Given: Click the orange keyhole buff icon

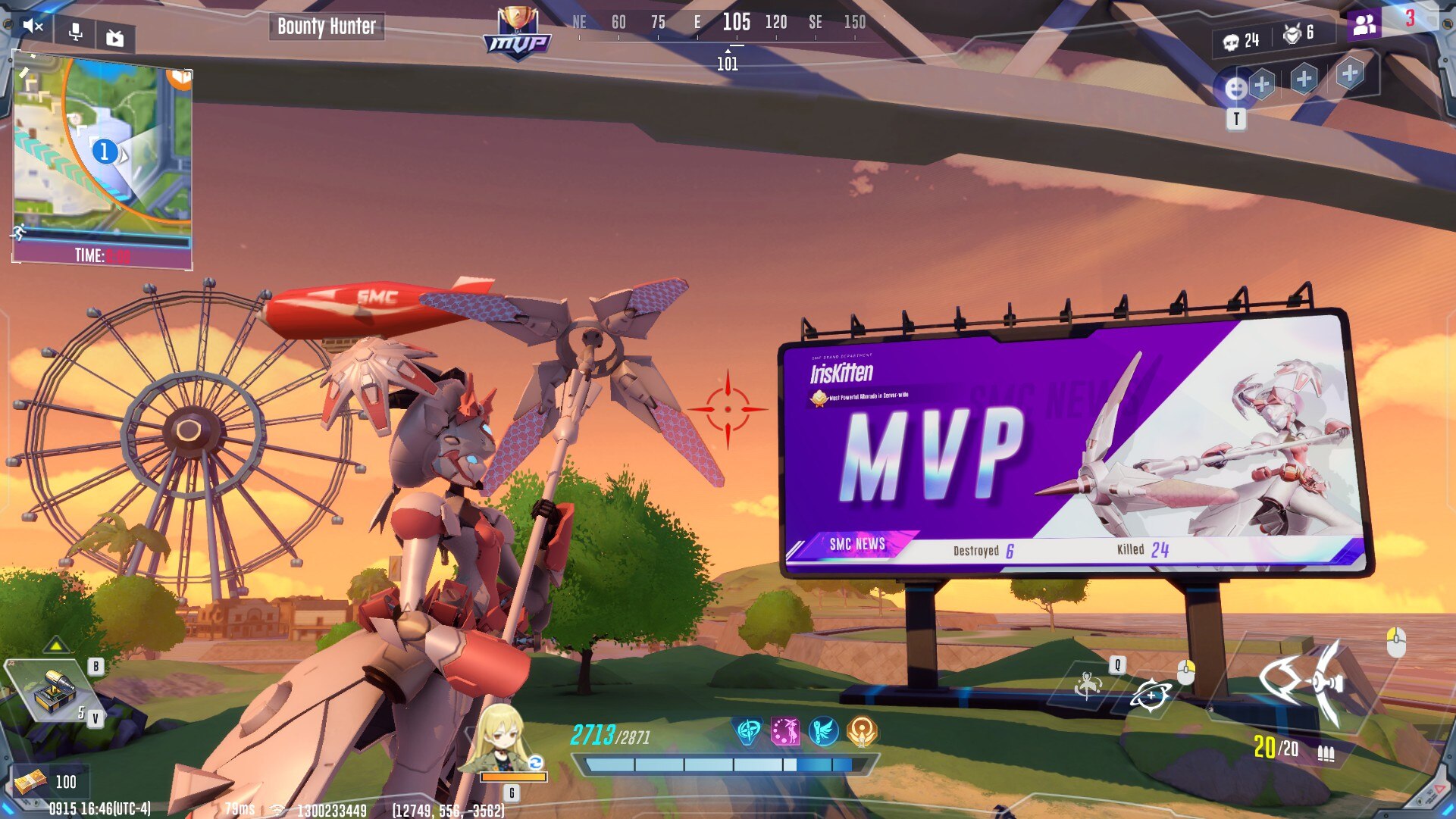Looking at the screenshot, I should 862,731.
